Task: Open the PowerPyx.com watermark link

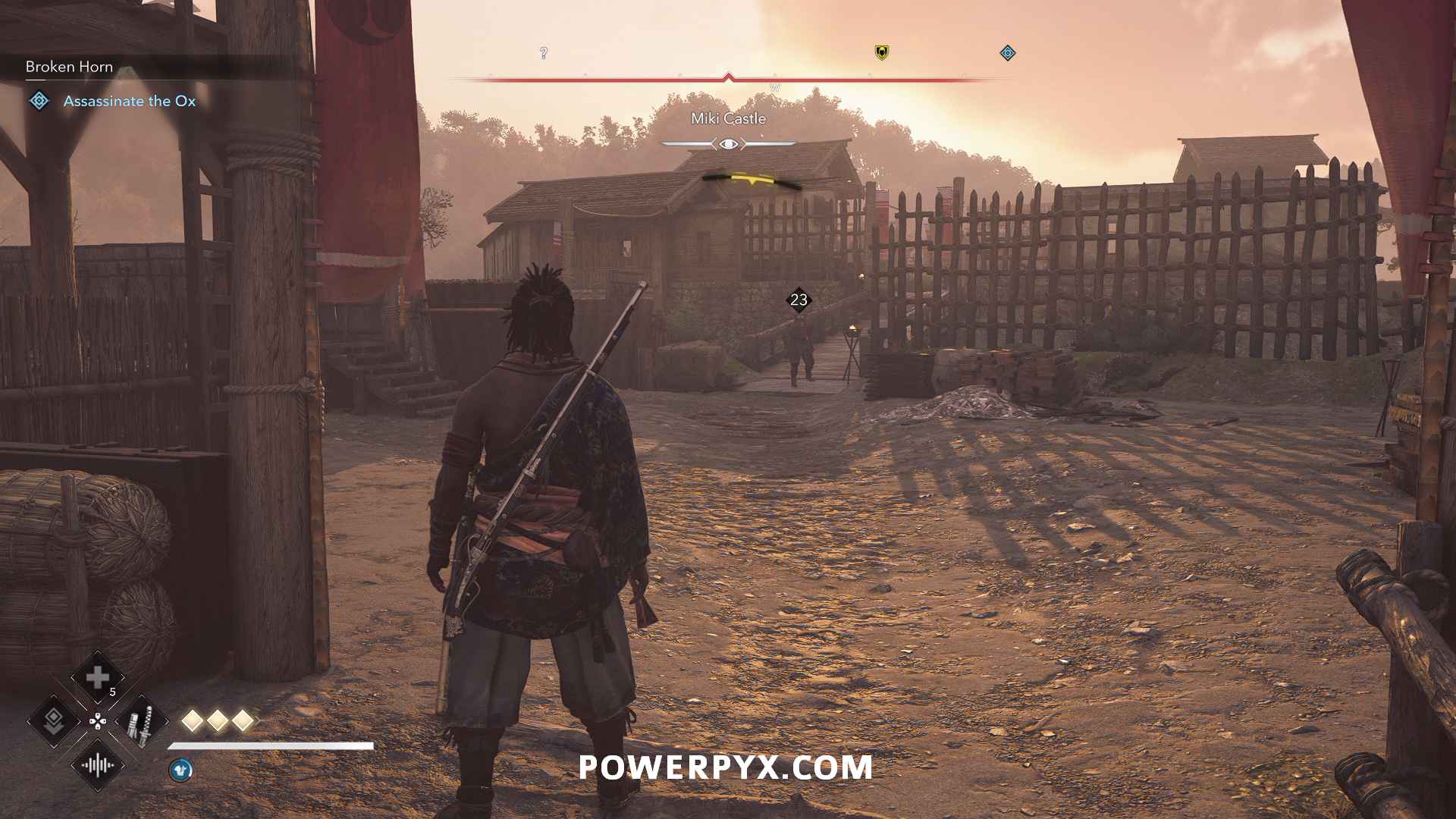Action: coord(726,767)
